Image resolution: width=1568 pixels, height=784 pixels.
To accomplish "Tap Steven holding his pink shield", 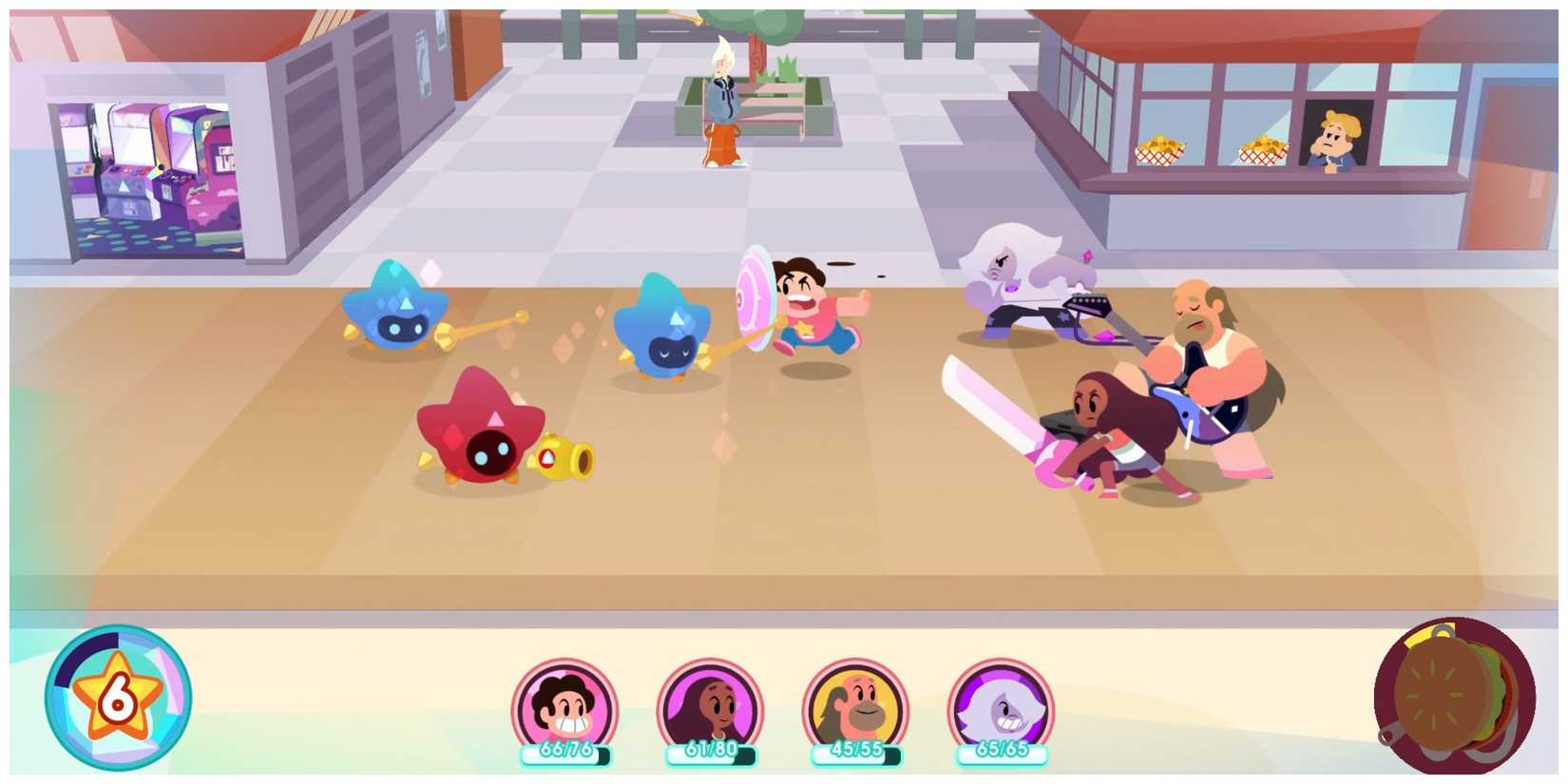I will coord(803,304).
